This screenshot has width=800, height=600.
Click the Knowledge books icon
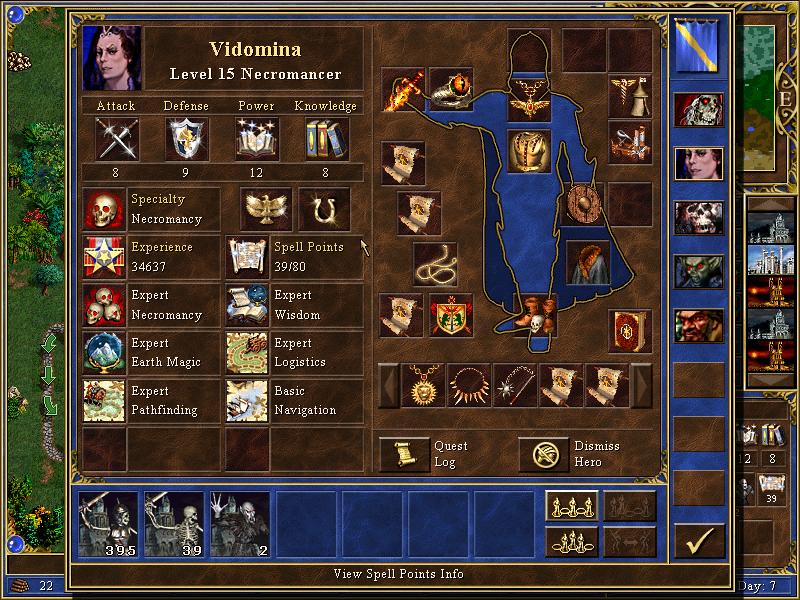327,138
